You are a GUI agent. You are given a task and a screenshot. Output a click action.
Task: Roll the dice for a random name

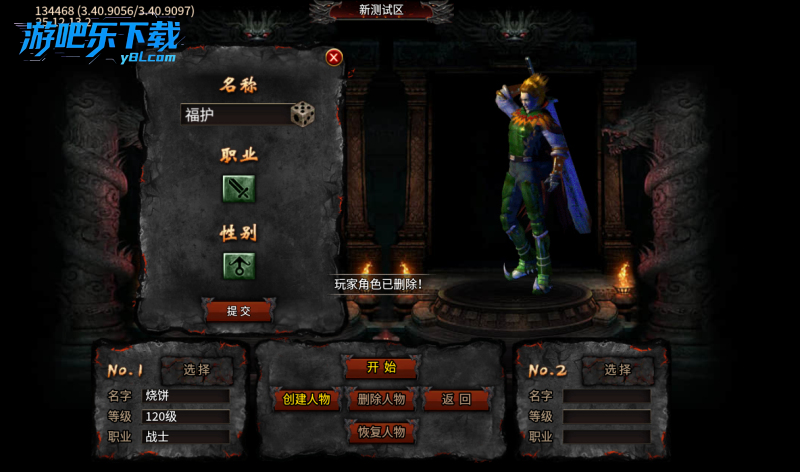302,114
